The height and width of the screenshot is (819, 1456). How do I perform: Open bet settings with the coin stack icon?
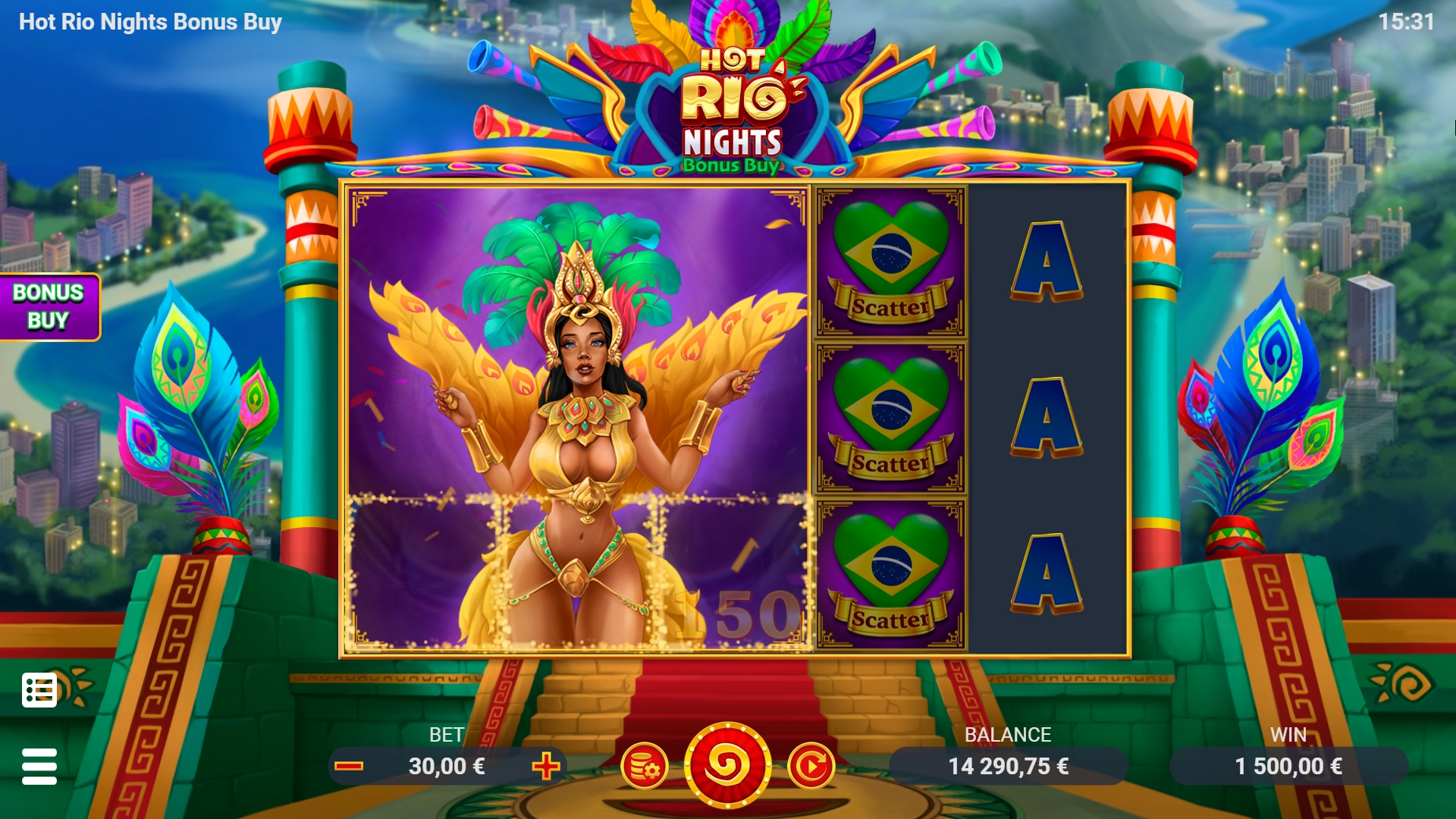644,766
